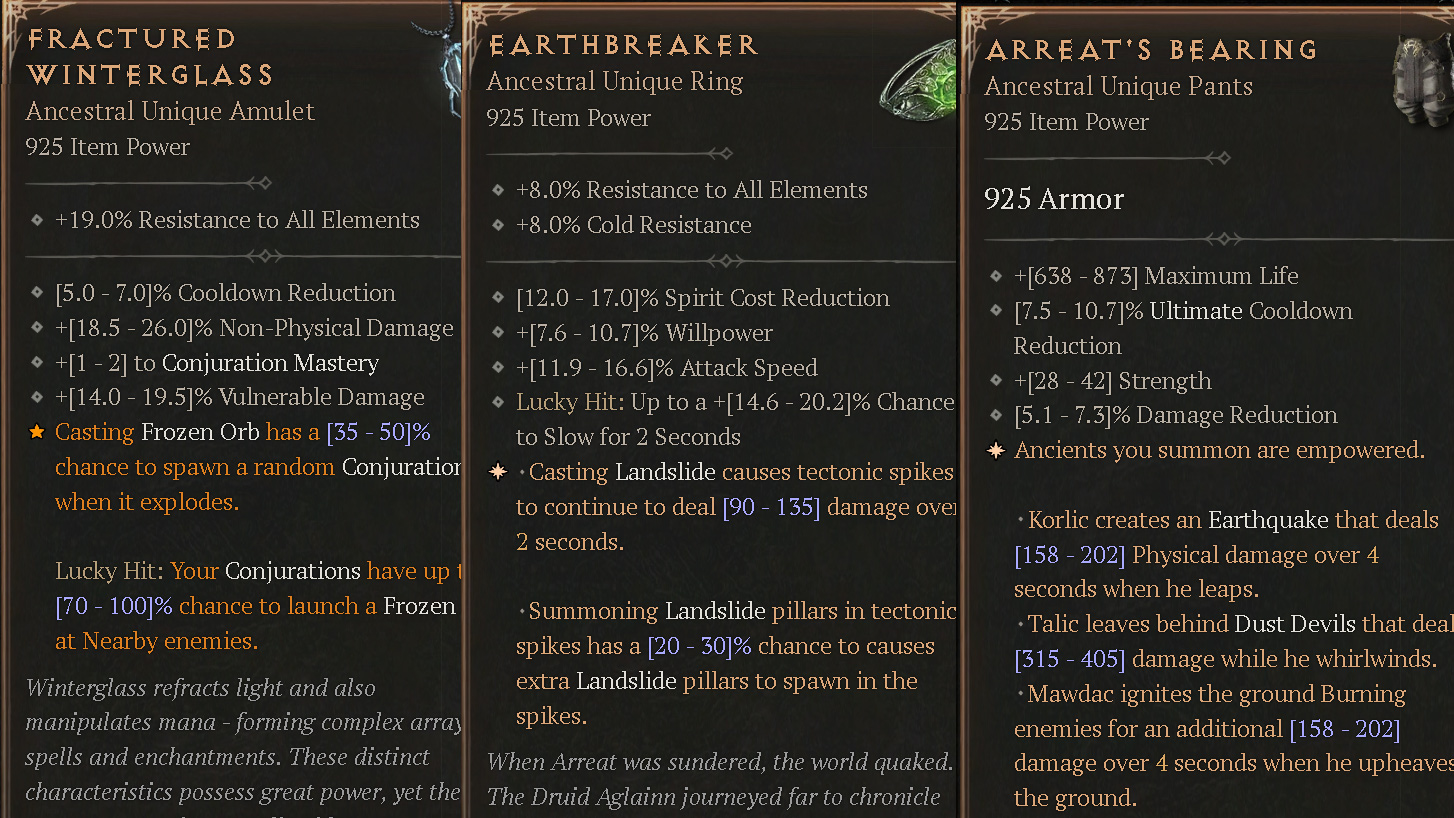Select the star next to the Landslide tectonic spikes effect
Viewport: 1454px width, 818px height.
[498, 471]
